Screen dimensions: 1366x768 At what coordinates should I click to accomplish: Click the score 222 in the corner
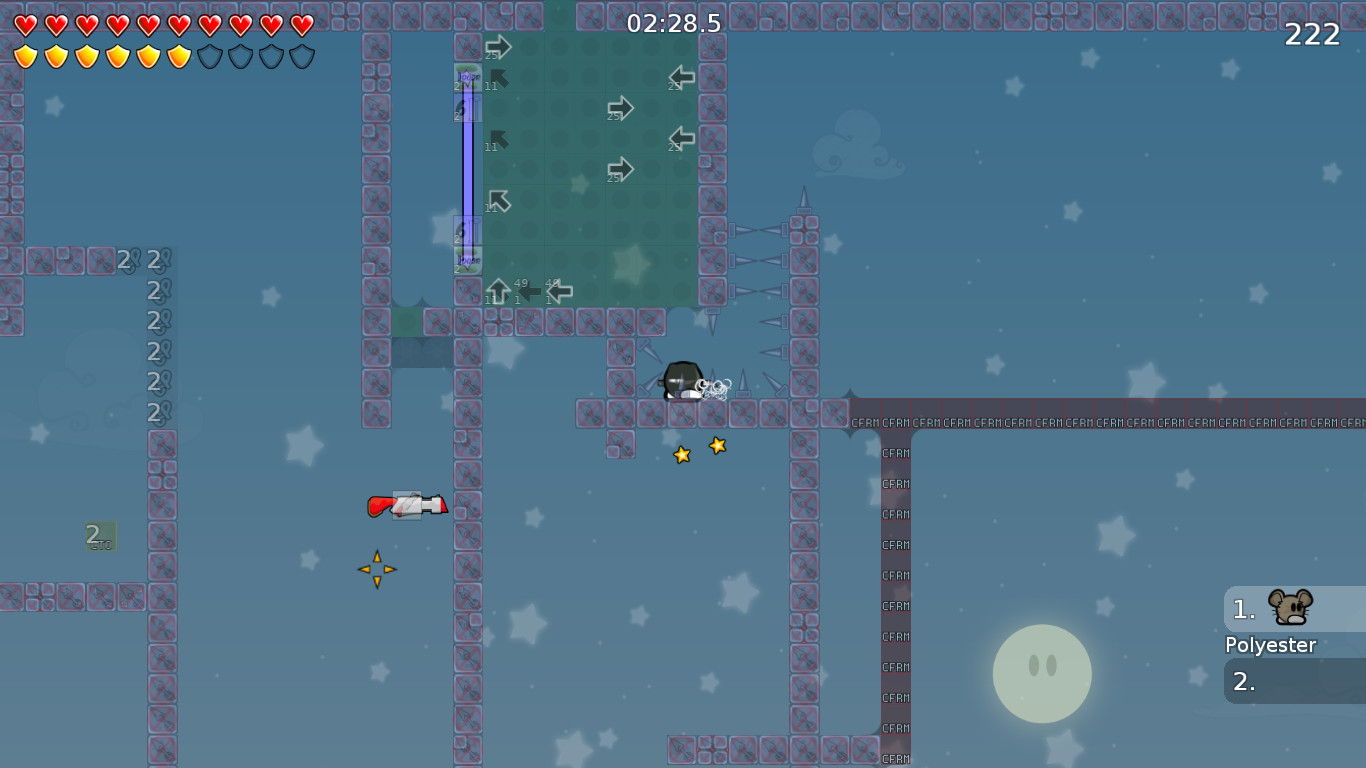[x=1314, y=35]
